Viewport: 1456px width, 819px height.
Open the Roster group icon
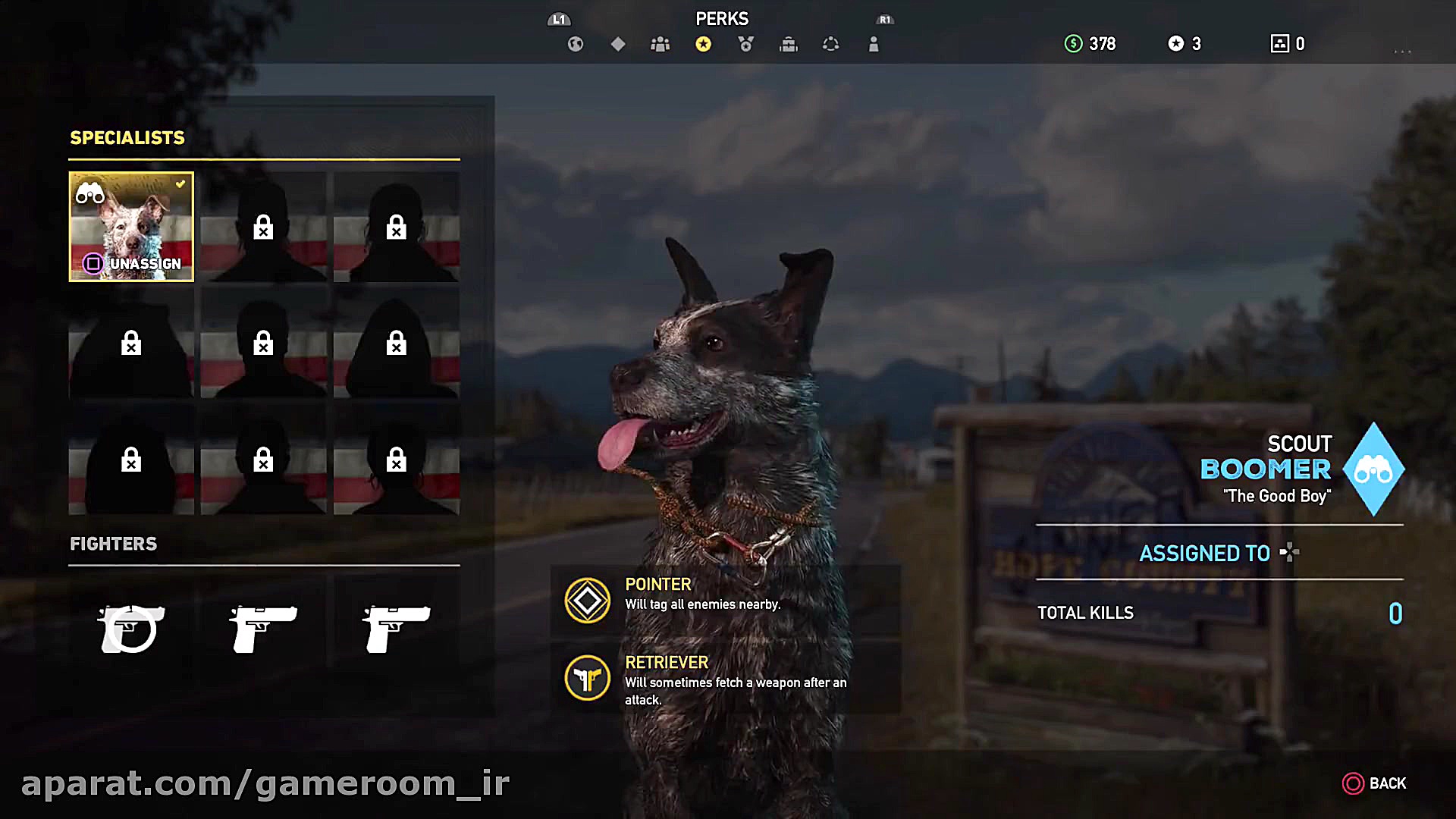[x=660, y=44]
